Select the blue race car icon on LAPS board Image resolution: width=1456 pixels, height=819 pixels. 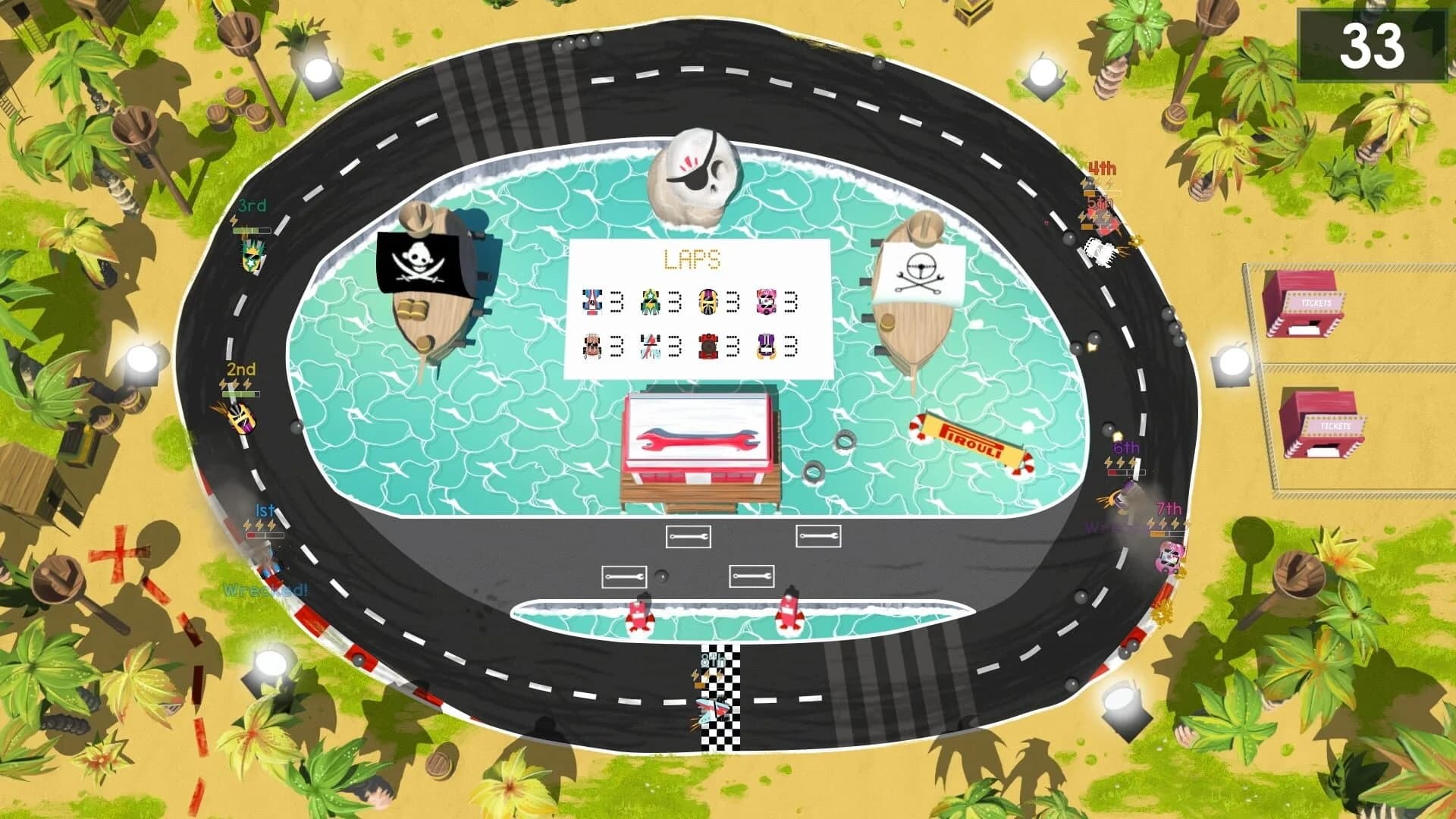point(592,300)
